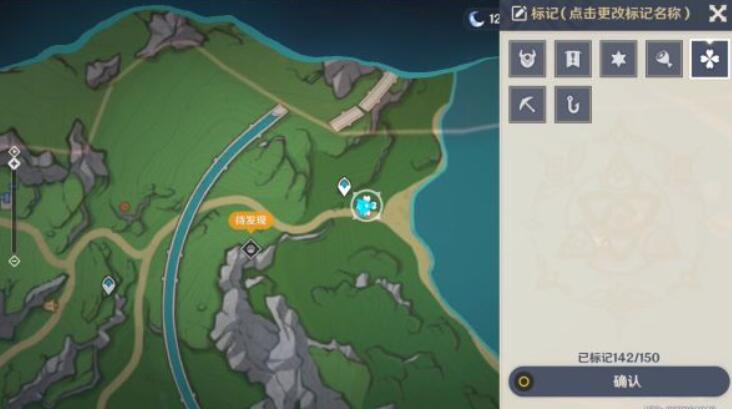Choose the horned monster marker icon

[527, 59]
